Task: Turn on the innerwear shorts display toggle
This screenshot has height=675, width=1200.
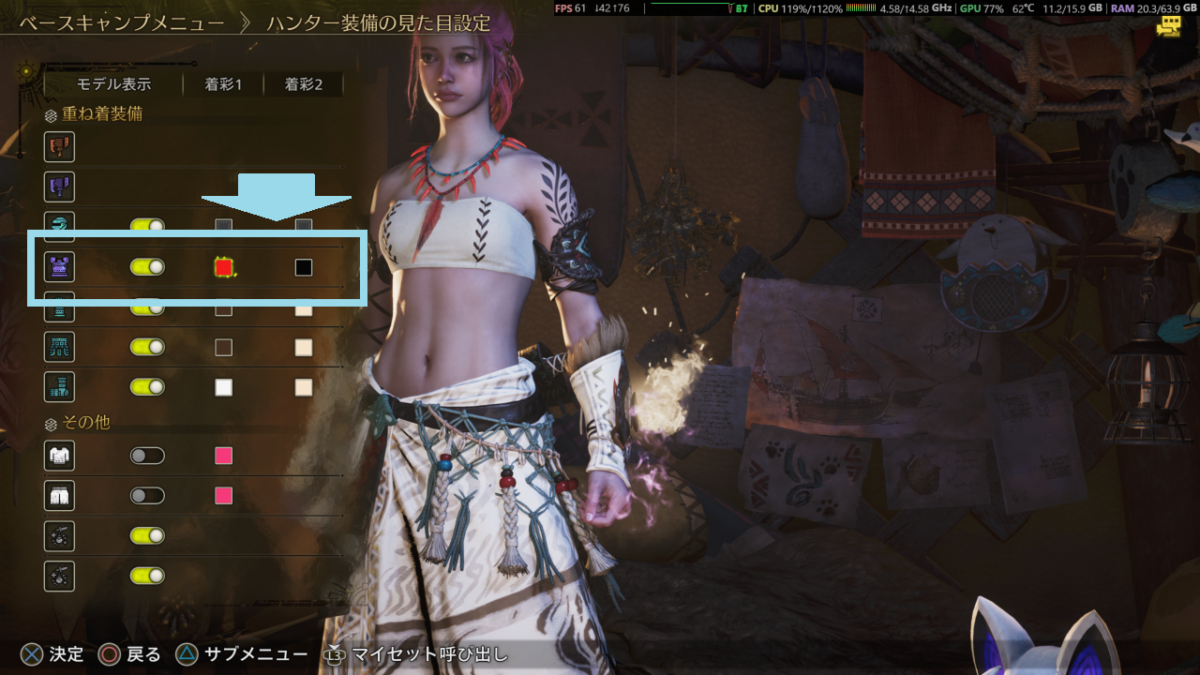Action: [147, 495]
